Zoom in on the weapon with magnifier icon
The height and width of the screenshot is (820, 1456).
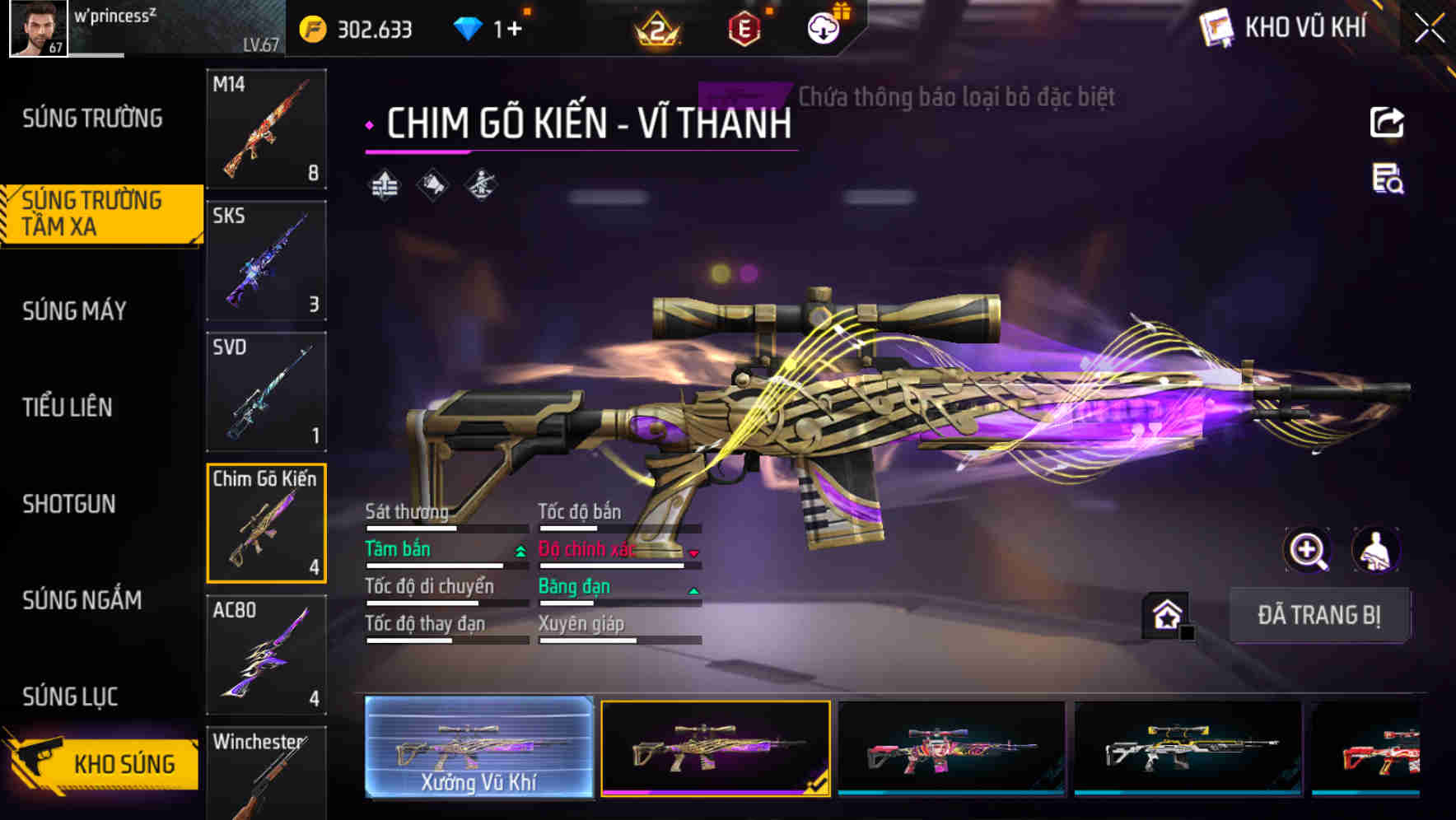1308,550
